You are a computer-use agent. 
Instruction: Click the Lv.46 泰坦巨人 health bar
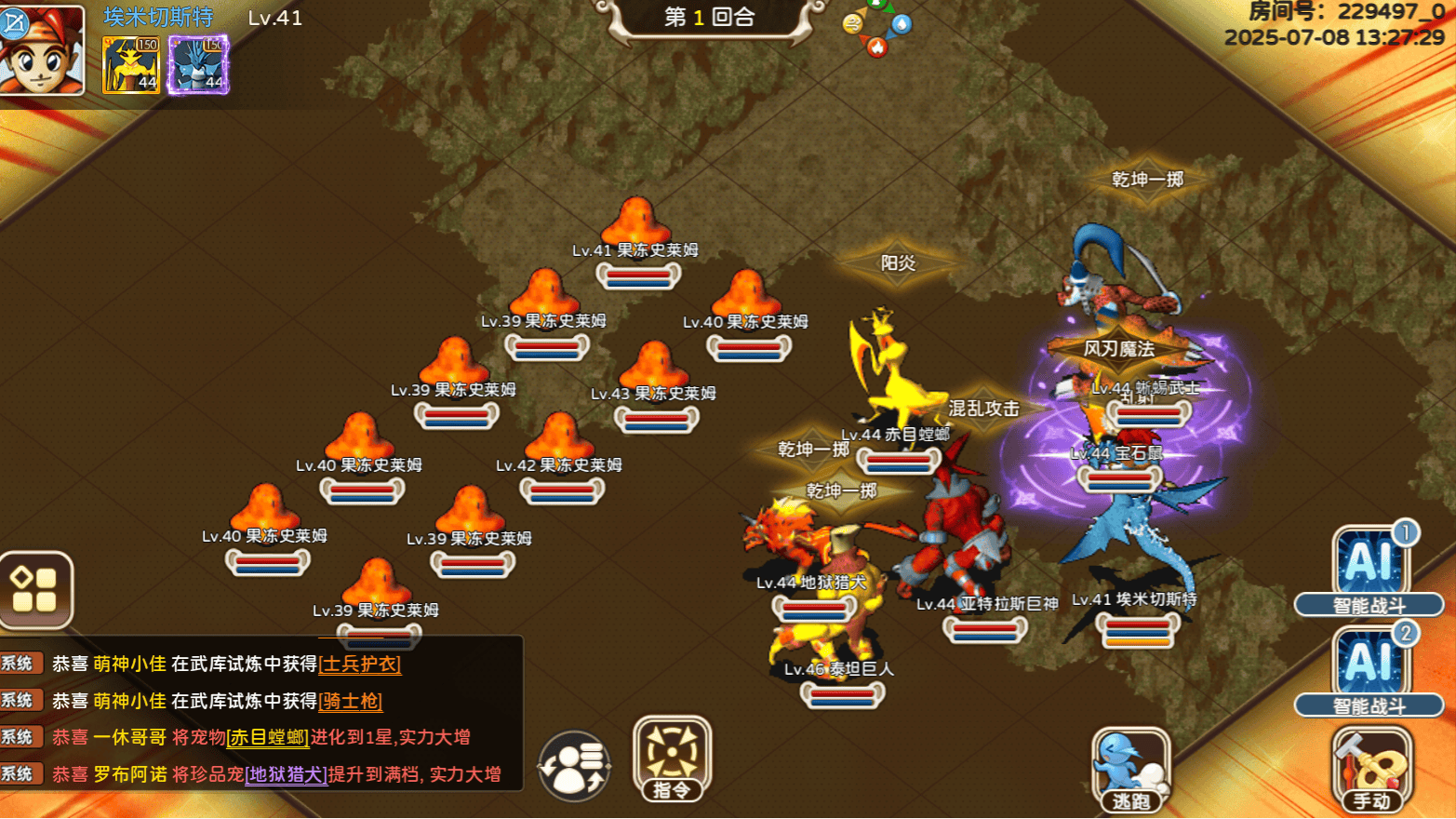point(844,696)
